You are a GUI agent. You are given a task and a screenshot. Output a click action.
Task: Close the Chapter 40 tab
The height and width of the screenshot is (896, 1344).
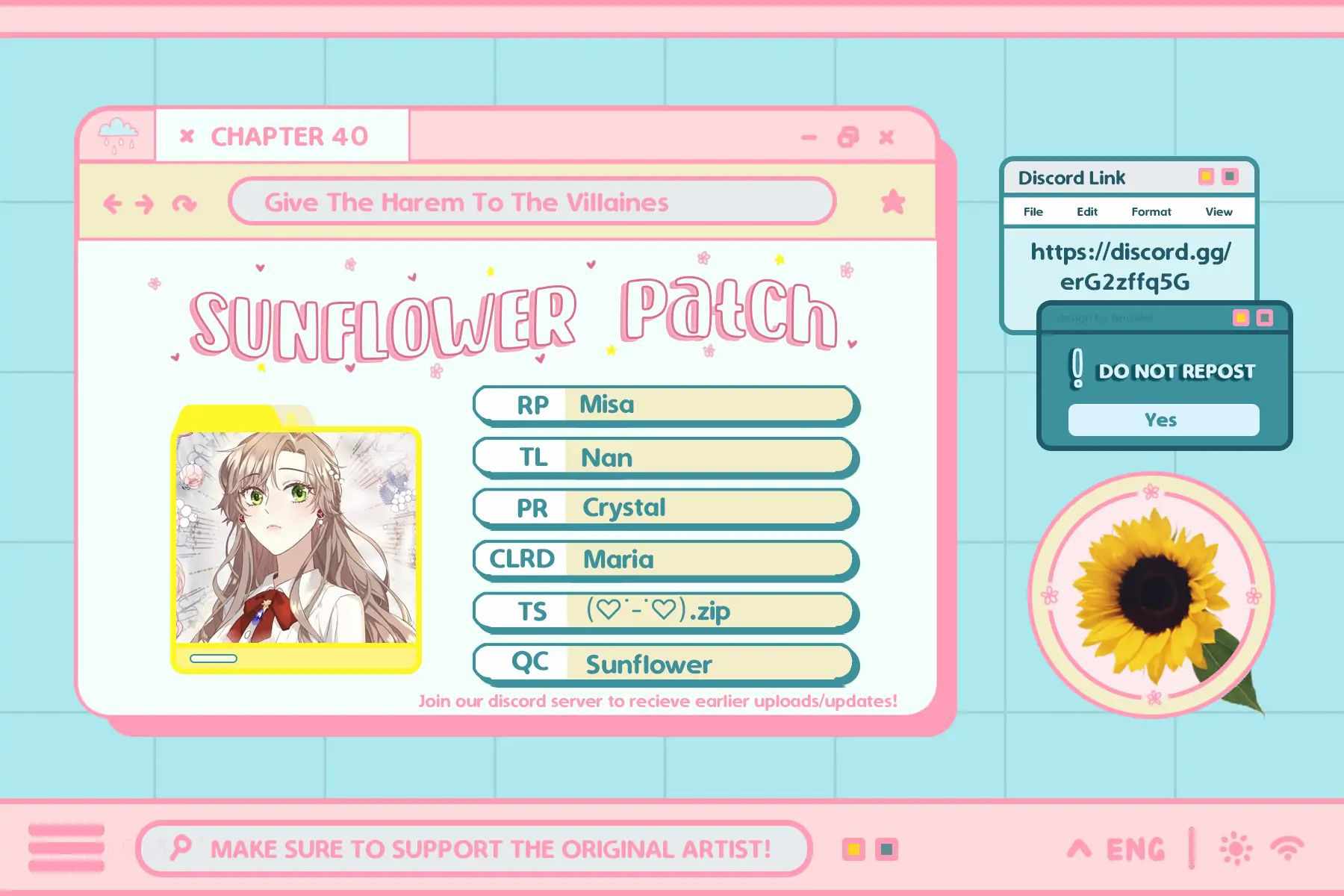tap(187, 136)
